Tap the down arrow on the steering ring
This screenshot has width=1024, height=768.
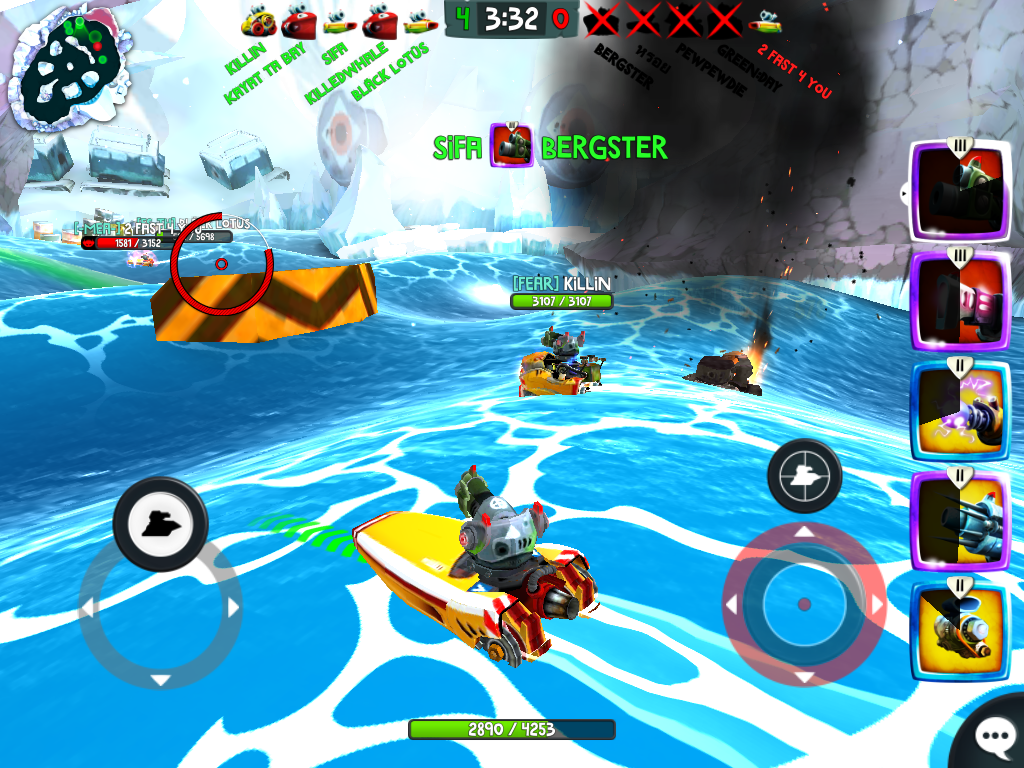click(160, 680)
